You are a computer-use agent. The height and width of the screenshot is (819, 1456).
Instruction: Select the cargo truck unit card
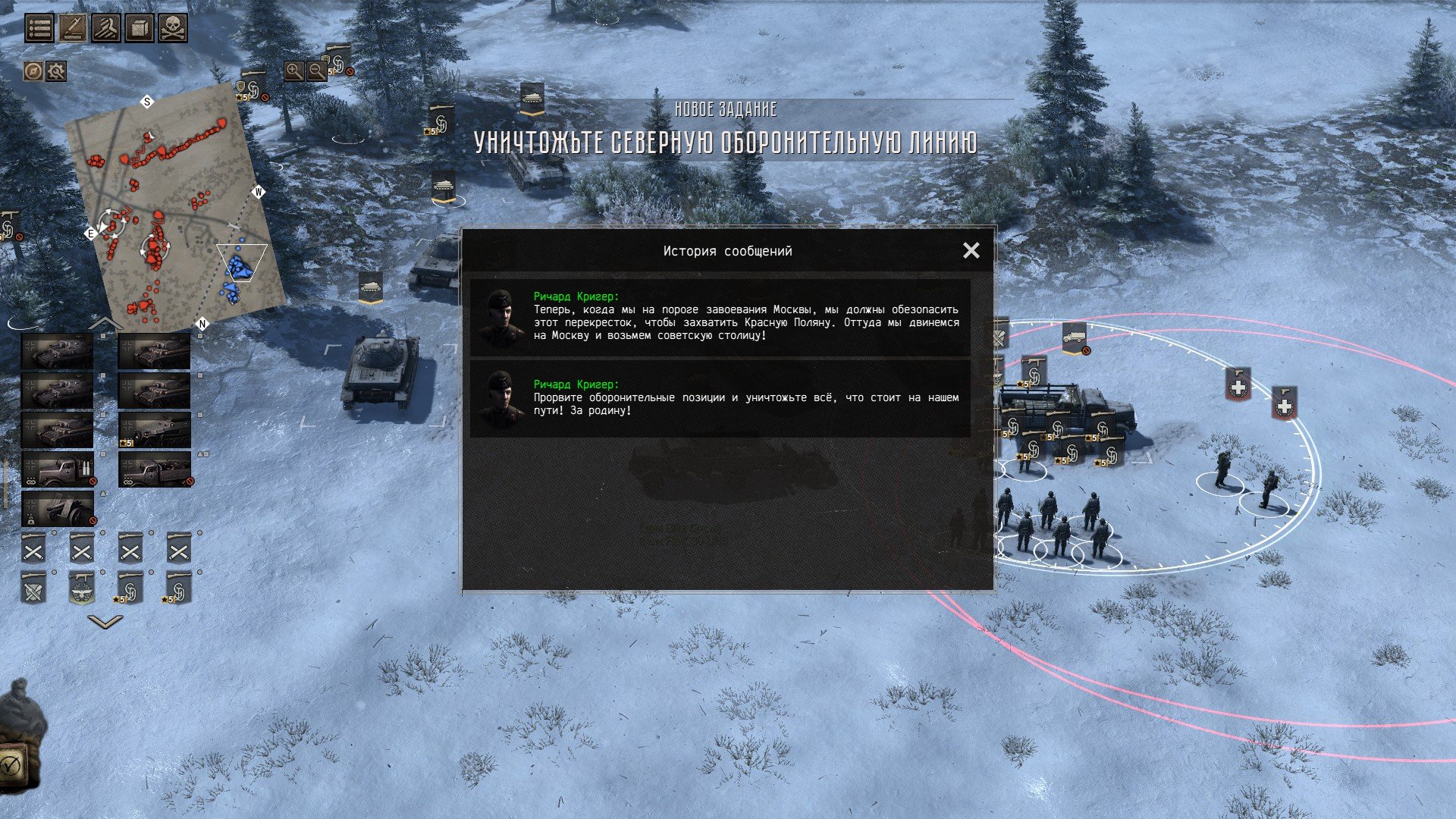click(155, 469)
